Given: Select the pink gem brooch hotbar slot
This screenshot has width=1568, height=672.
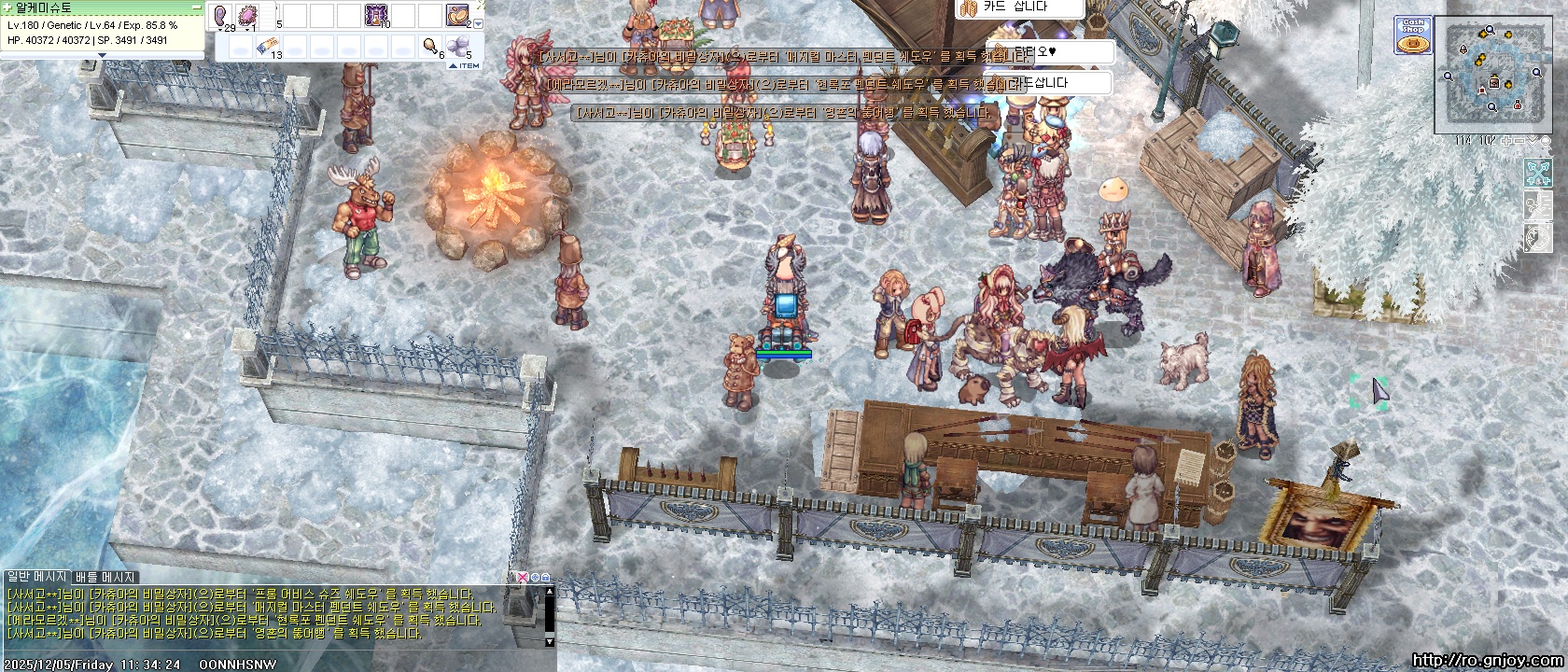Looking at the screenshot, I should pos(249,15).
